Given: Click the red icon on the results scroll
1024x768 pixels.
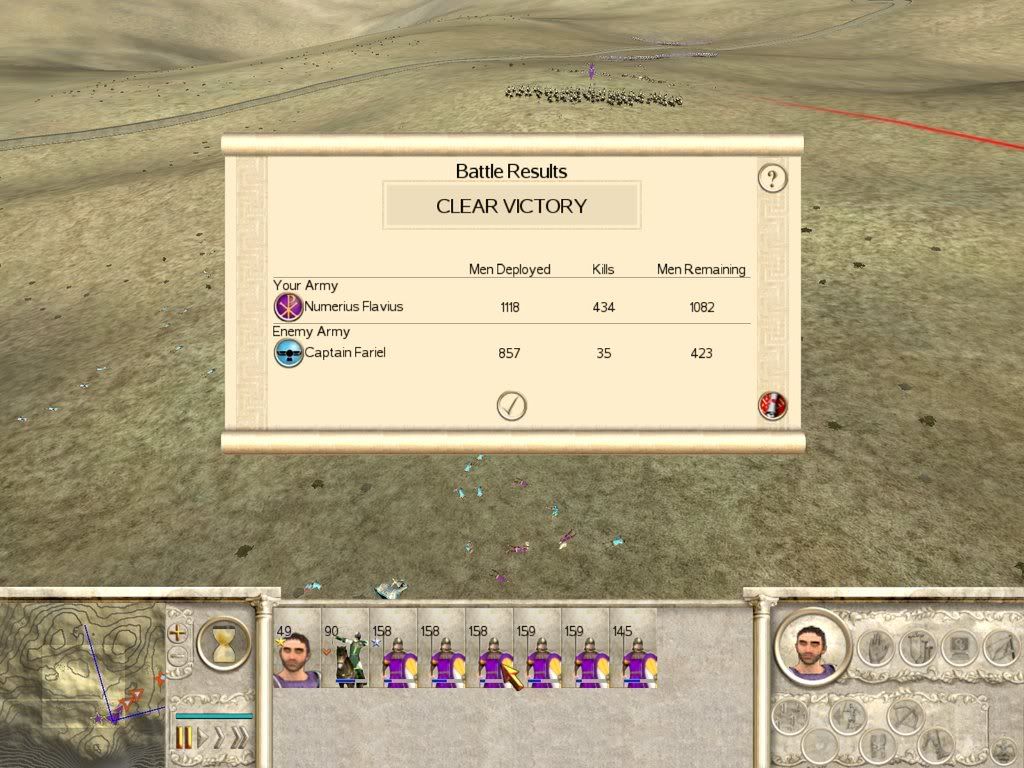Looking at the screenshot, I should [773, 406].
